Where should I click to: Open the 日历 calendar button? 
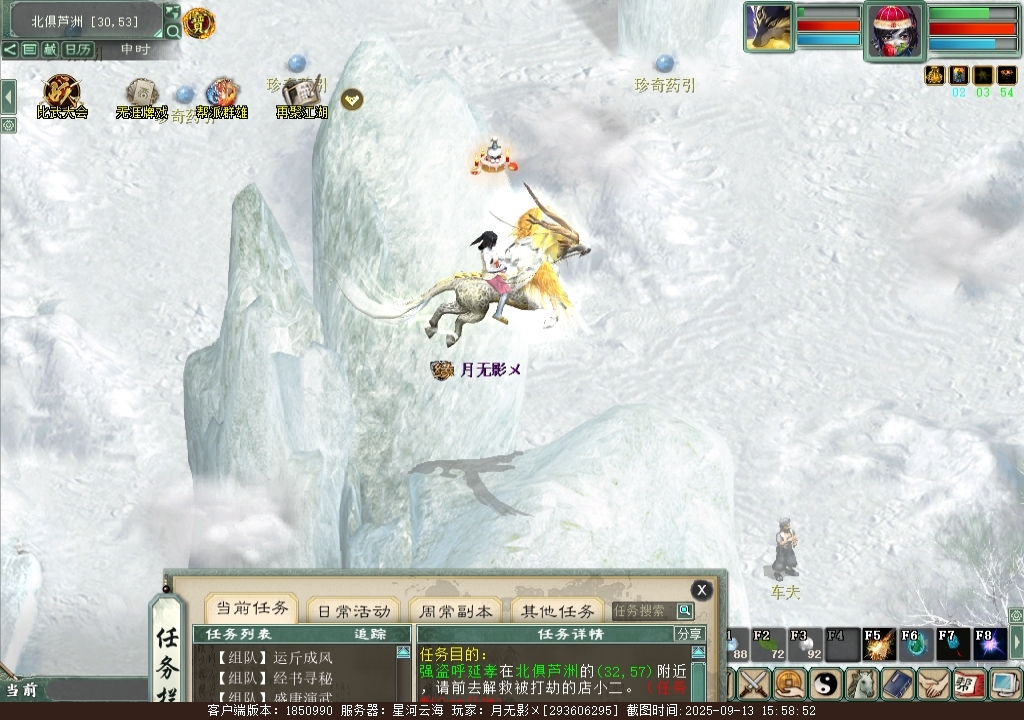(77, 49)
